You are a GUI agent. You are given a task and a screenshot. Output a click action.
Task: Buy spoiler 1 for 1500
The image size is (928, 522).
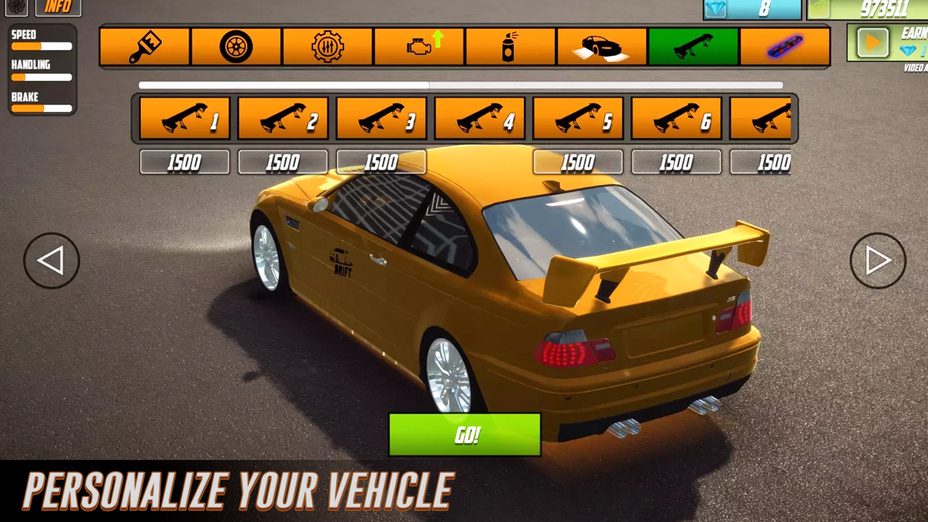tap(185, 162)
